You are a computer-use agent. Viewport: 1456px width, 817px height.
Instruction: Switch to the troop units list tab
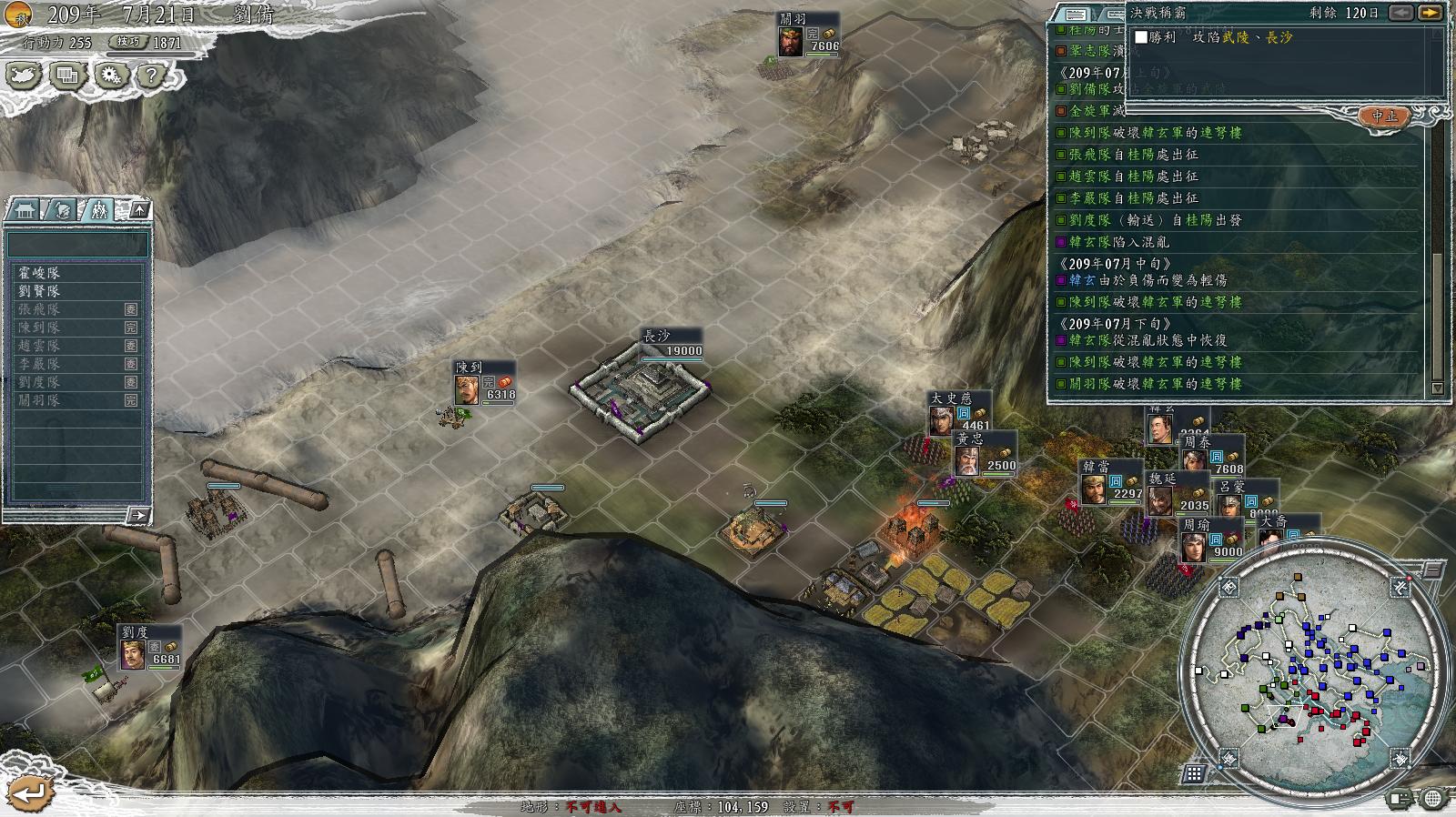(97, 210)
